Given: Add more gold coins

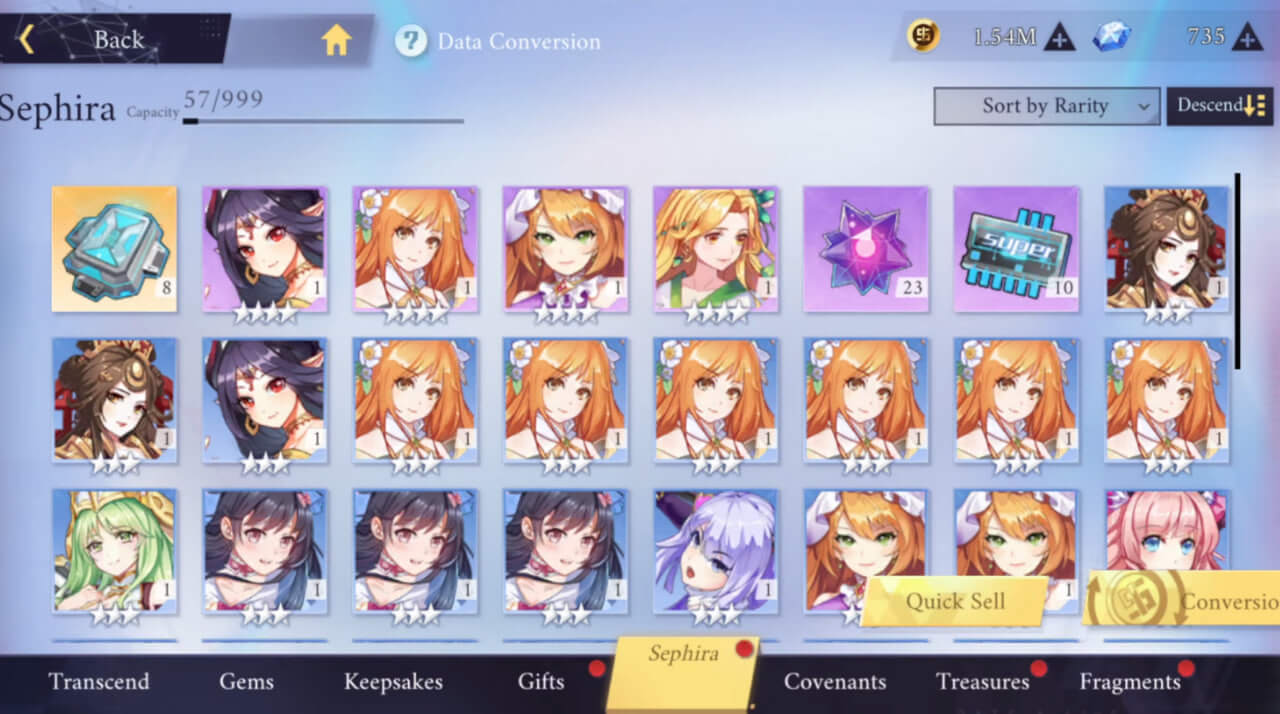Looking at the screenshot, I should [x=1060, y=38].
